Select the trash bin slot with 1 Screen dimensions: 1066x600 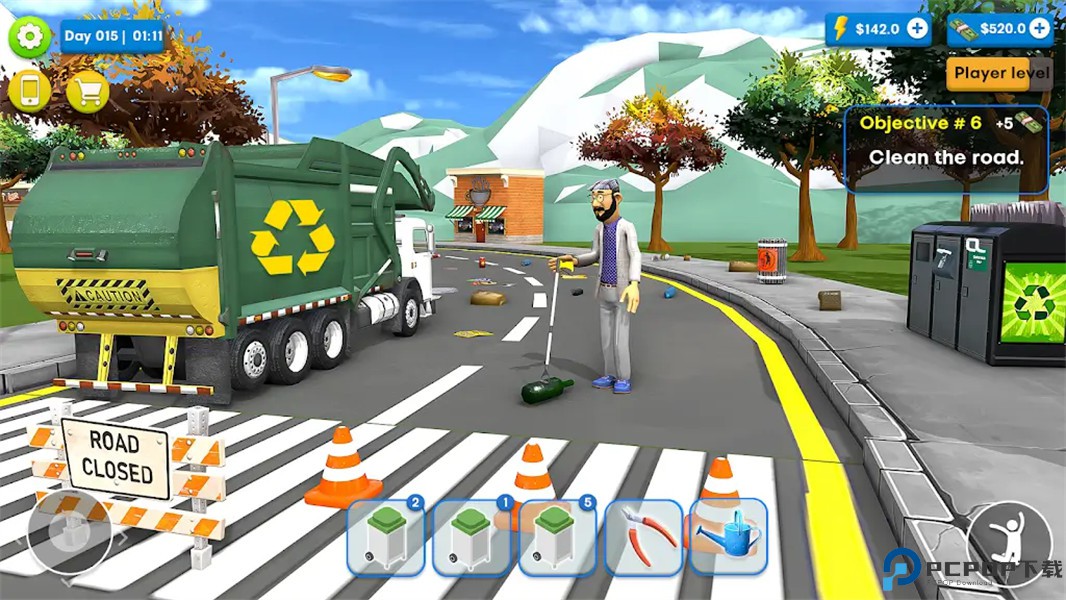(471, 538)
